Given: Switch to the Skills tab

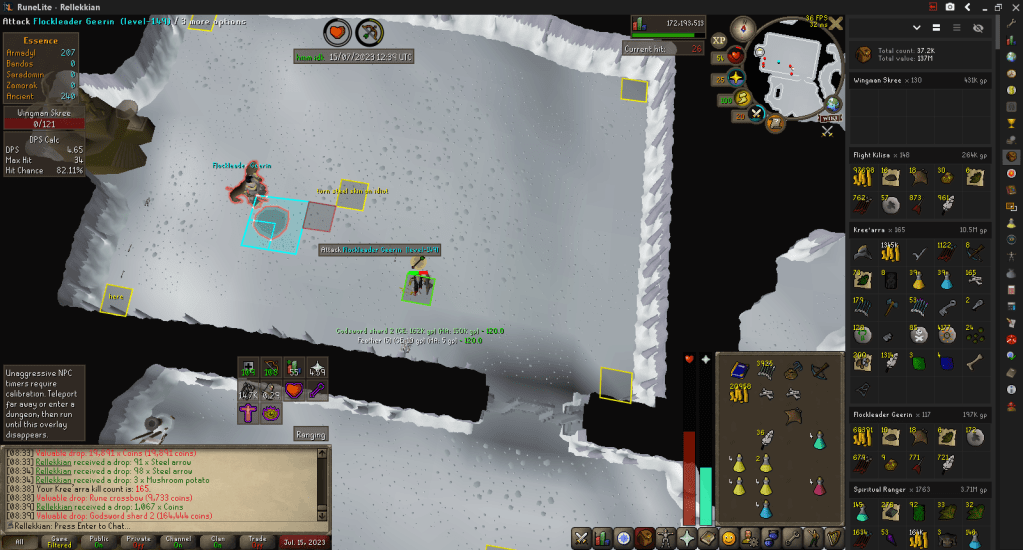Looking at the screenshot, I should click(x=604, y=538).
